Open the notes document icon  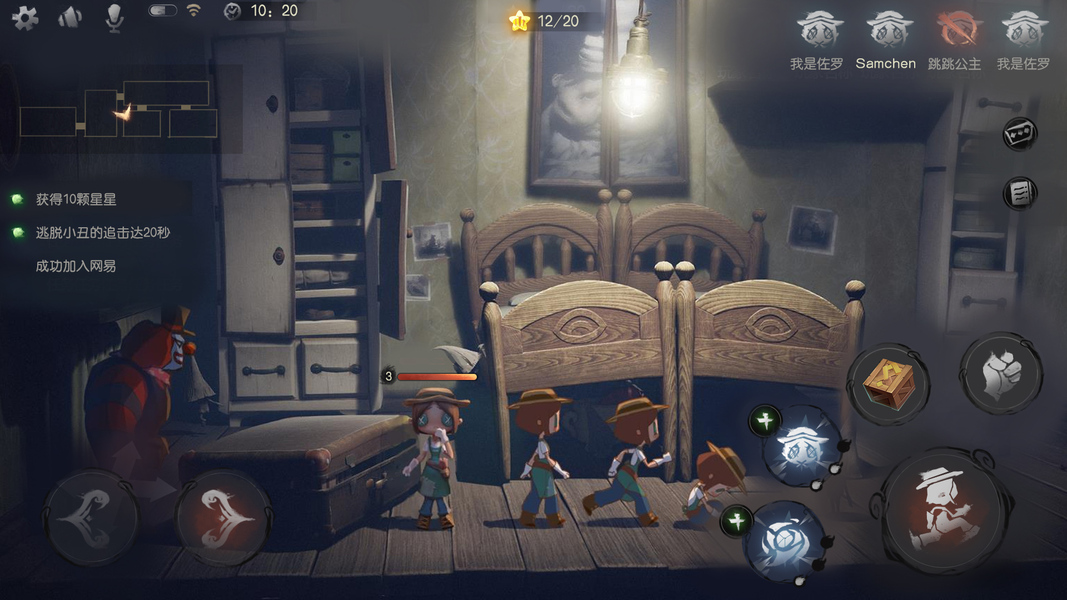tap(1019, 194)
